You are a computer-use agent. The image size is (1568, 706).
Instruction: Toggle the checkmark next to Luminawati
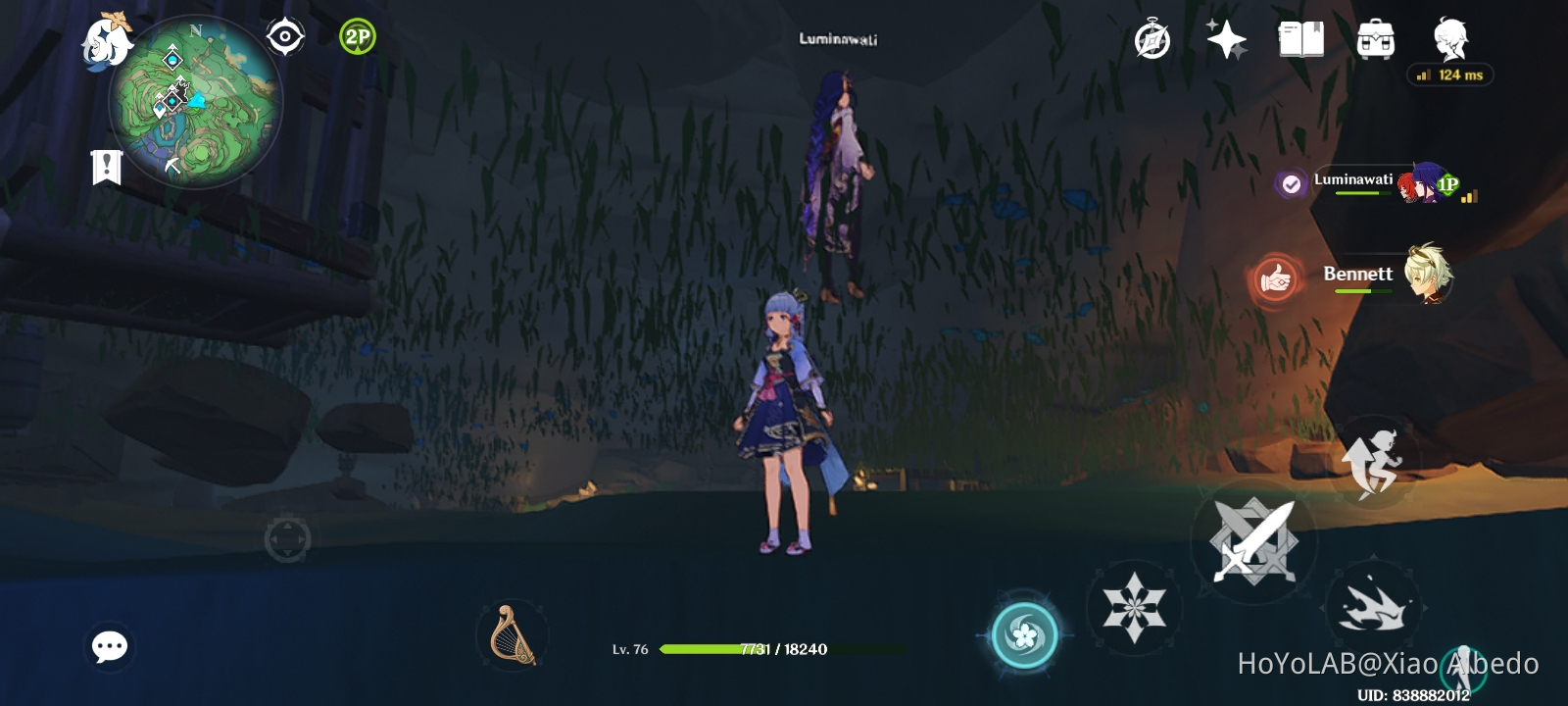click(x=1289, y=181)
